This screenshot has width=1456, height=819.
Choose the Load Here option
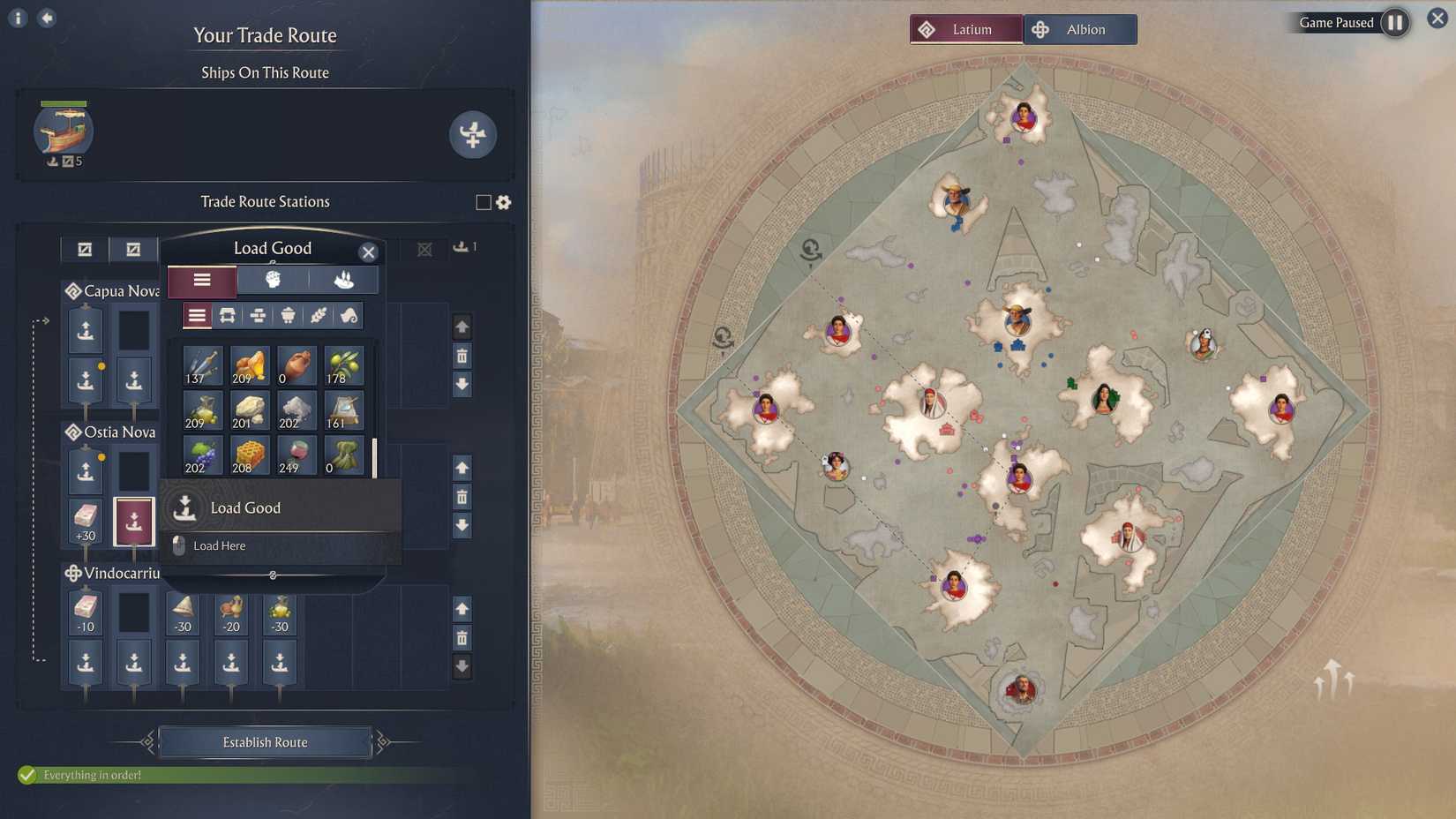point(218,545)
